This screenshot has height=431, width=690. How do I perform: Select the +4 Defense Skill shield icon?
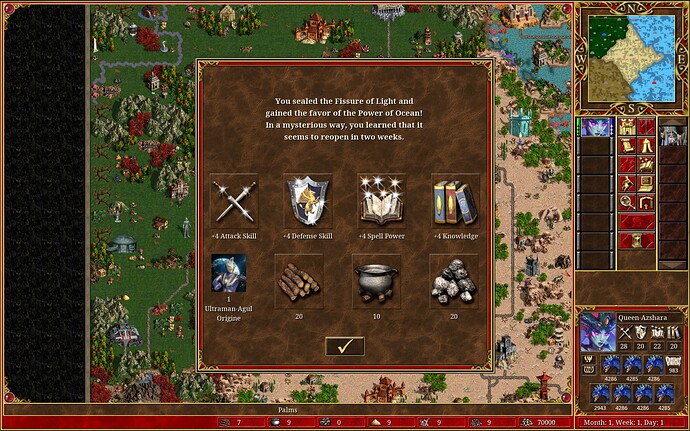click(x=308, y=199)
